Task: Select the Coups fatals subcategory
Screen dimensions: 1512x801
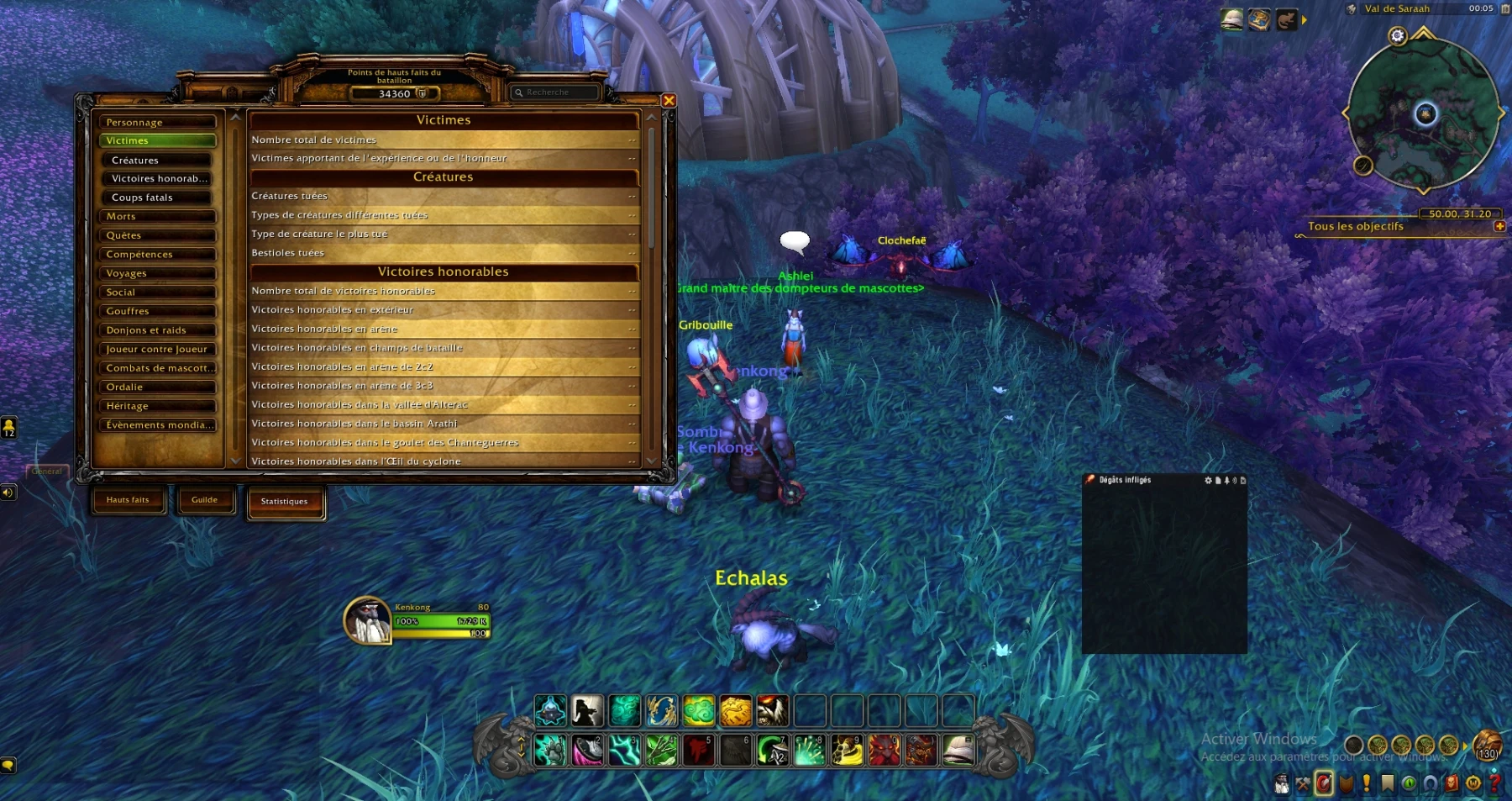Action: point(160,198)
